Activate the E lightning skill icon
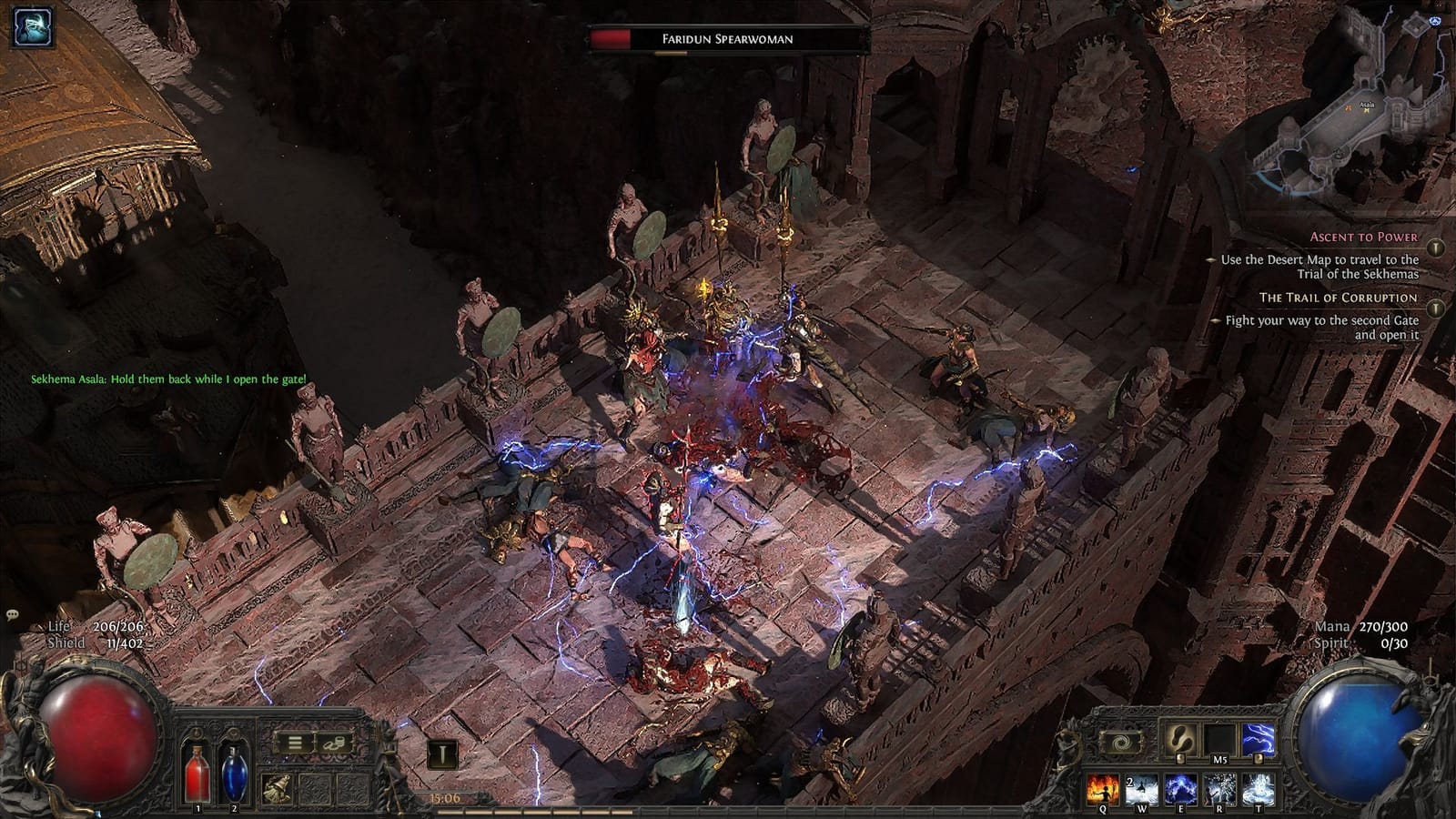This screenshot has width=1456, height=819. pyautogui.click(x=1181, y=789)
